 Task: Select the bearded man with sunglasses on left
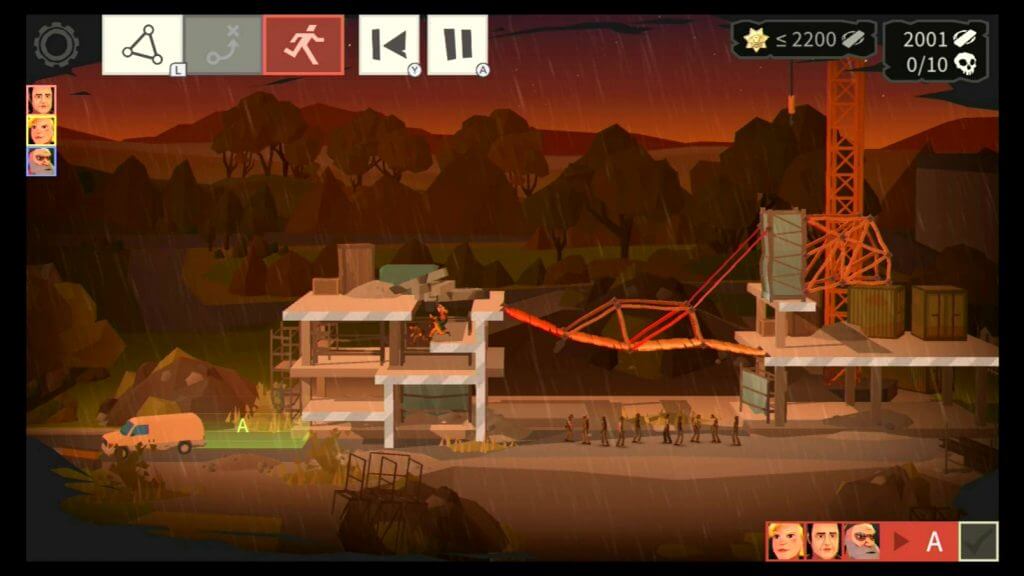click(x=41, y=161)
